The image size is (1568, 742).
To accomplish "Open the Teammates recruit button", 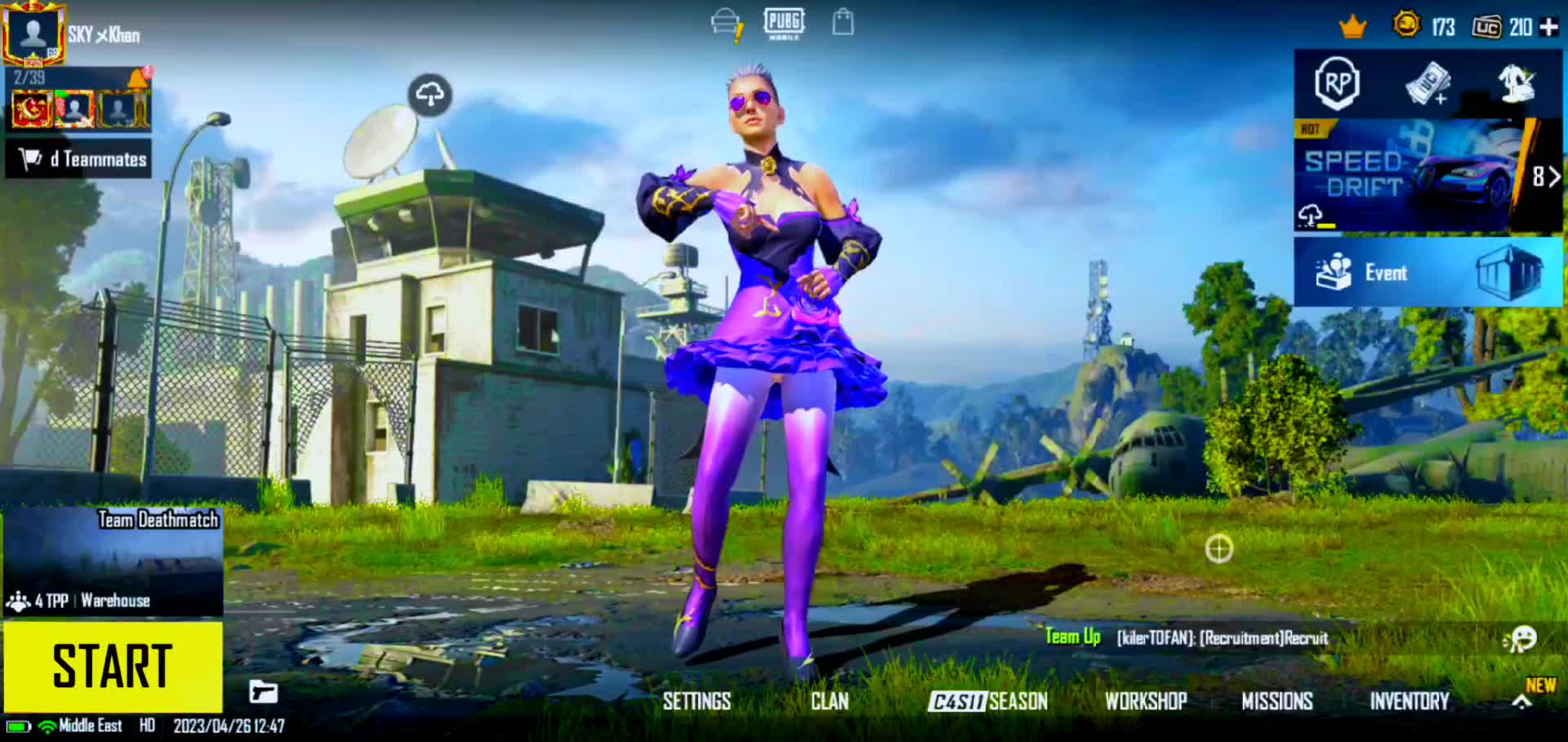I will (x=79, y=159).
